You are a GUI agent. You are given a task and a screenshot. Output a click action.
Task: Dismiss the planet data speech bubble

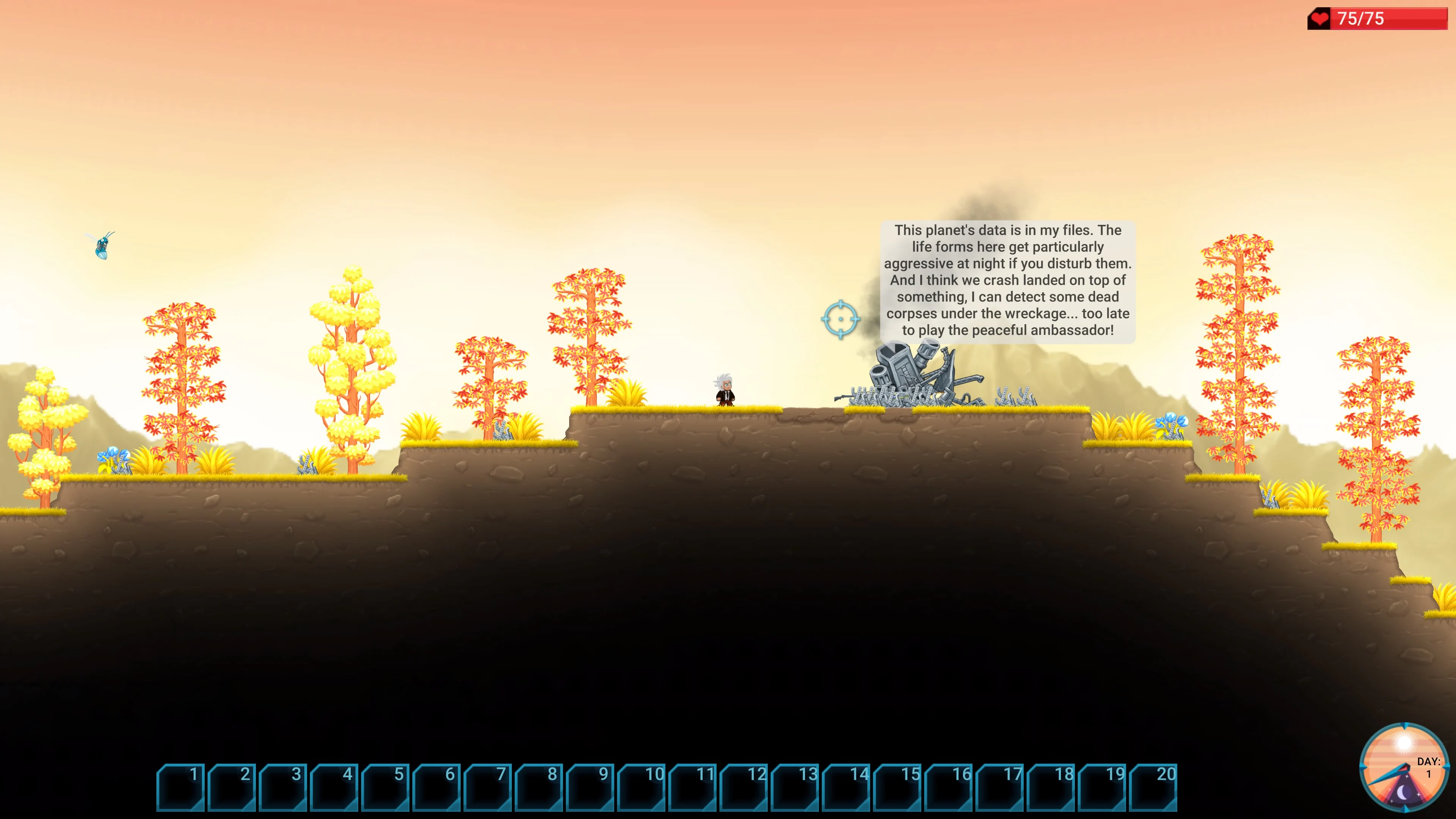(x=1008, y=281)
